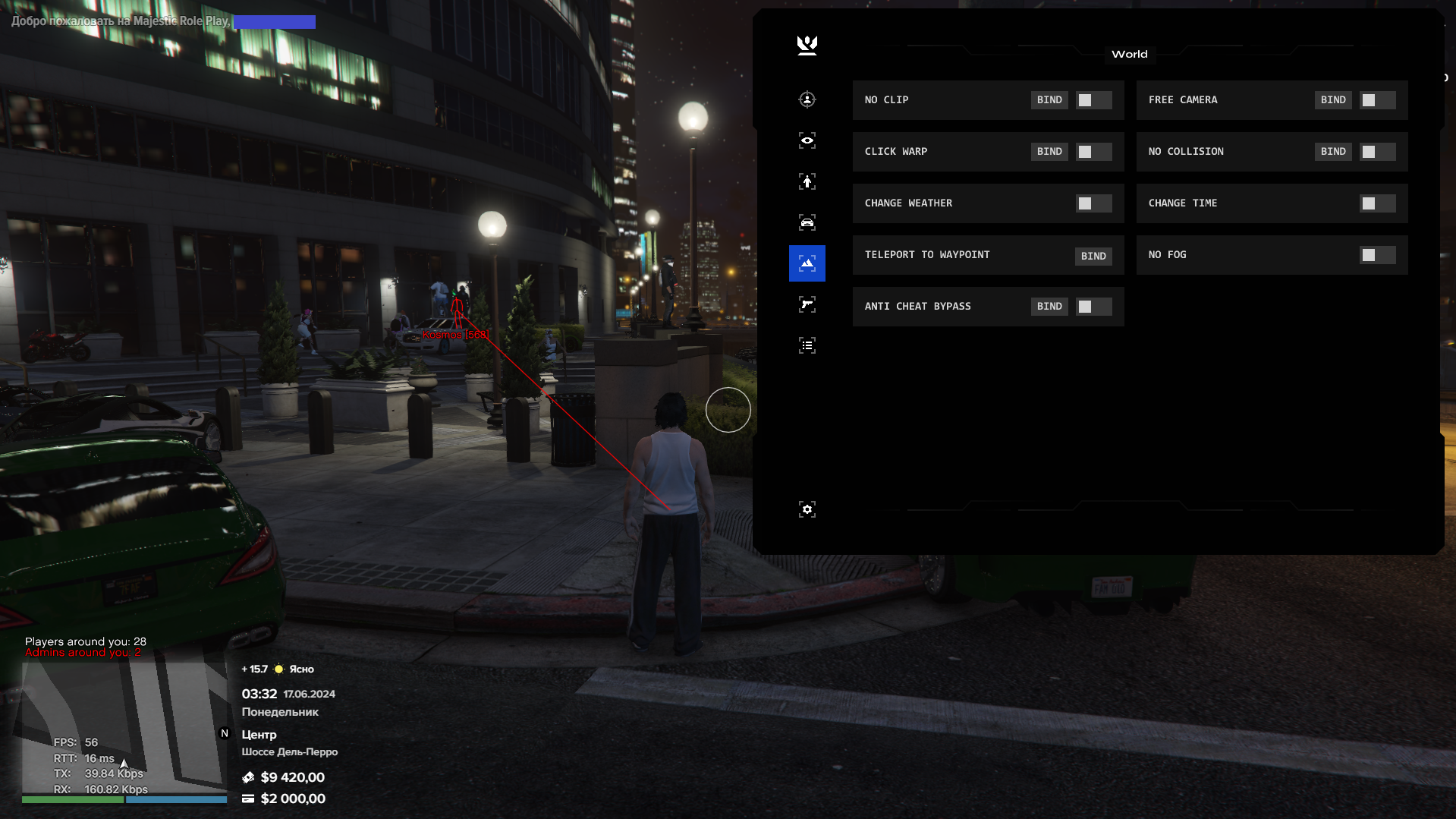Screen dimensions: 1456x819
Task: Switch to the eye visuals tab
Action: (807, 140)
